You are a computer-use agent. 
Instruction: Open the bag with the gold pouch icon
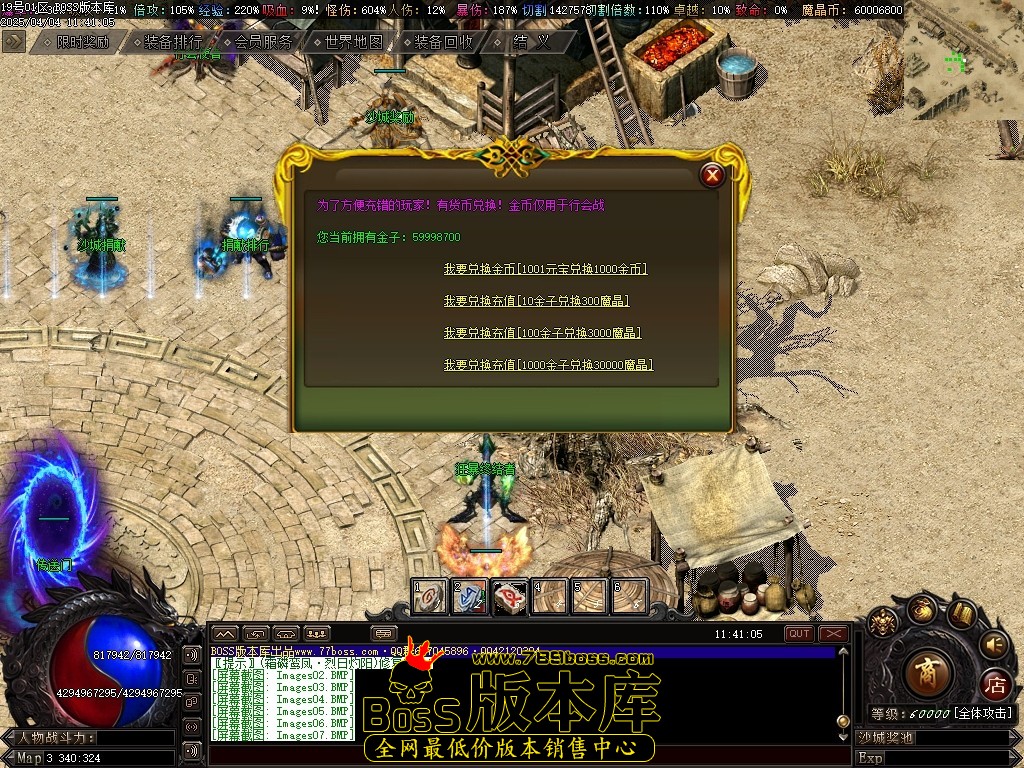pos(921,610)
